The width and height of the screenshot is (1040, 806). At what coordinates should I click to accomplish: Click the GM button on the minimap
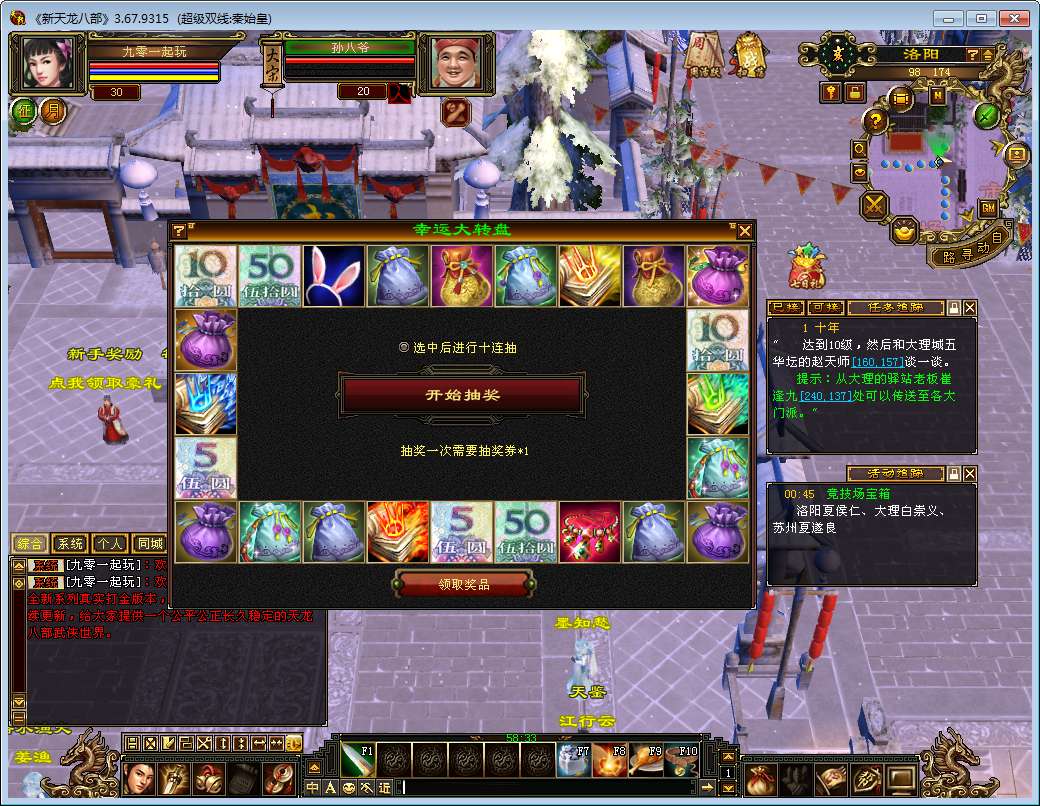click(x=987, y=207)
